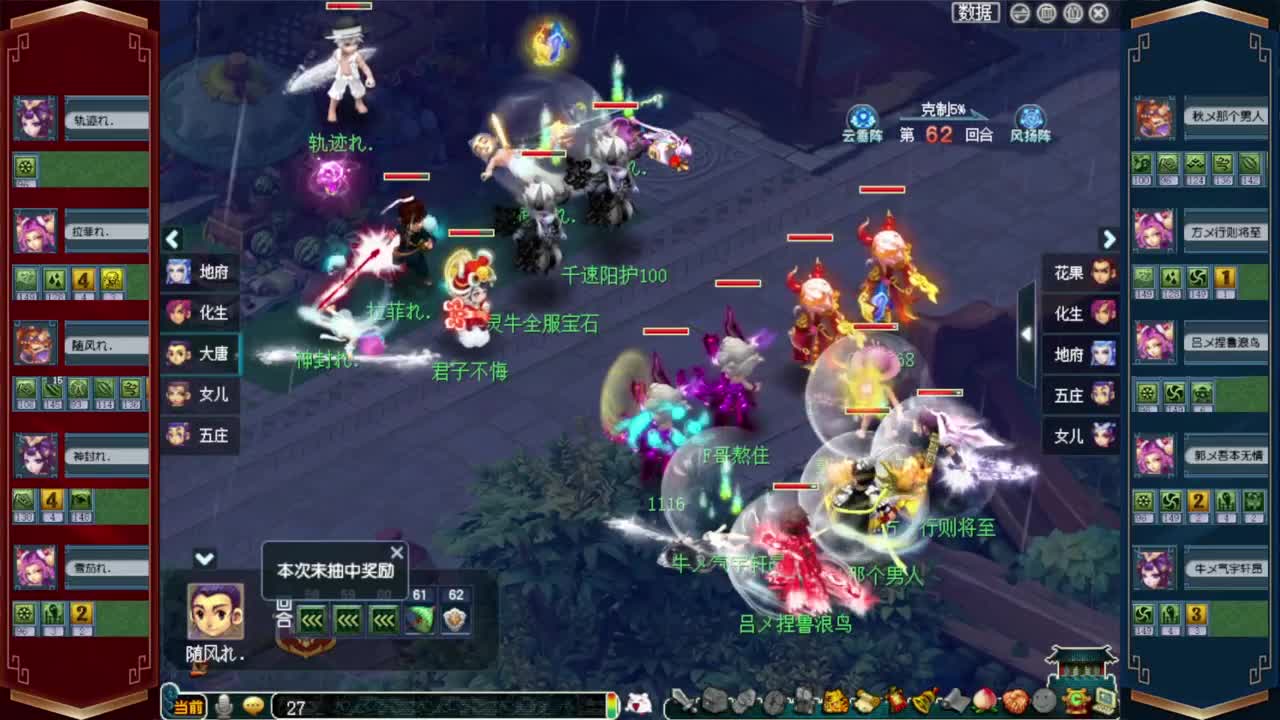Collapse the left party panel with its arrow
The width and height of the screenshot is (1280, 720).
point(172,240)
